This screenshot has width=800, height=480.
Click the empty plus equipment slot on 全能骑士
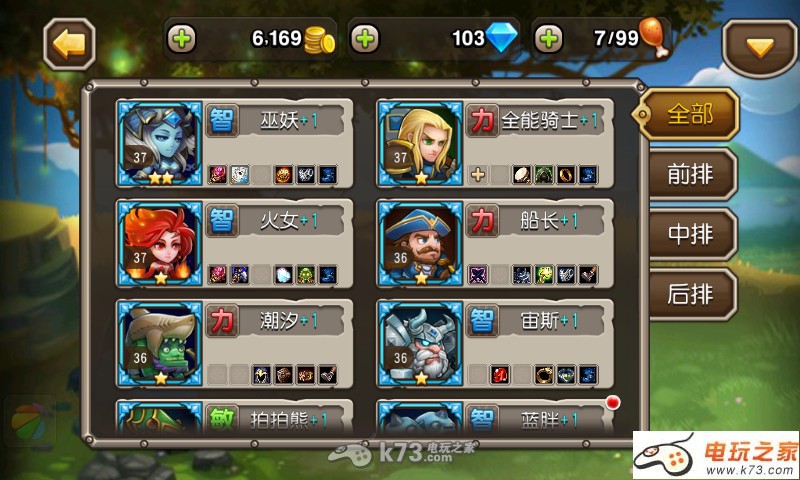coord(477,174)
